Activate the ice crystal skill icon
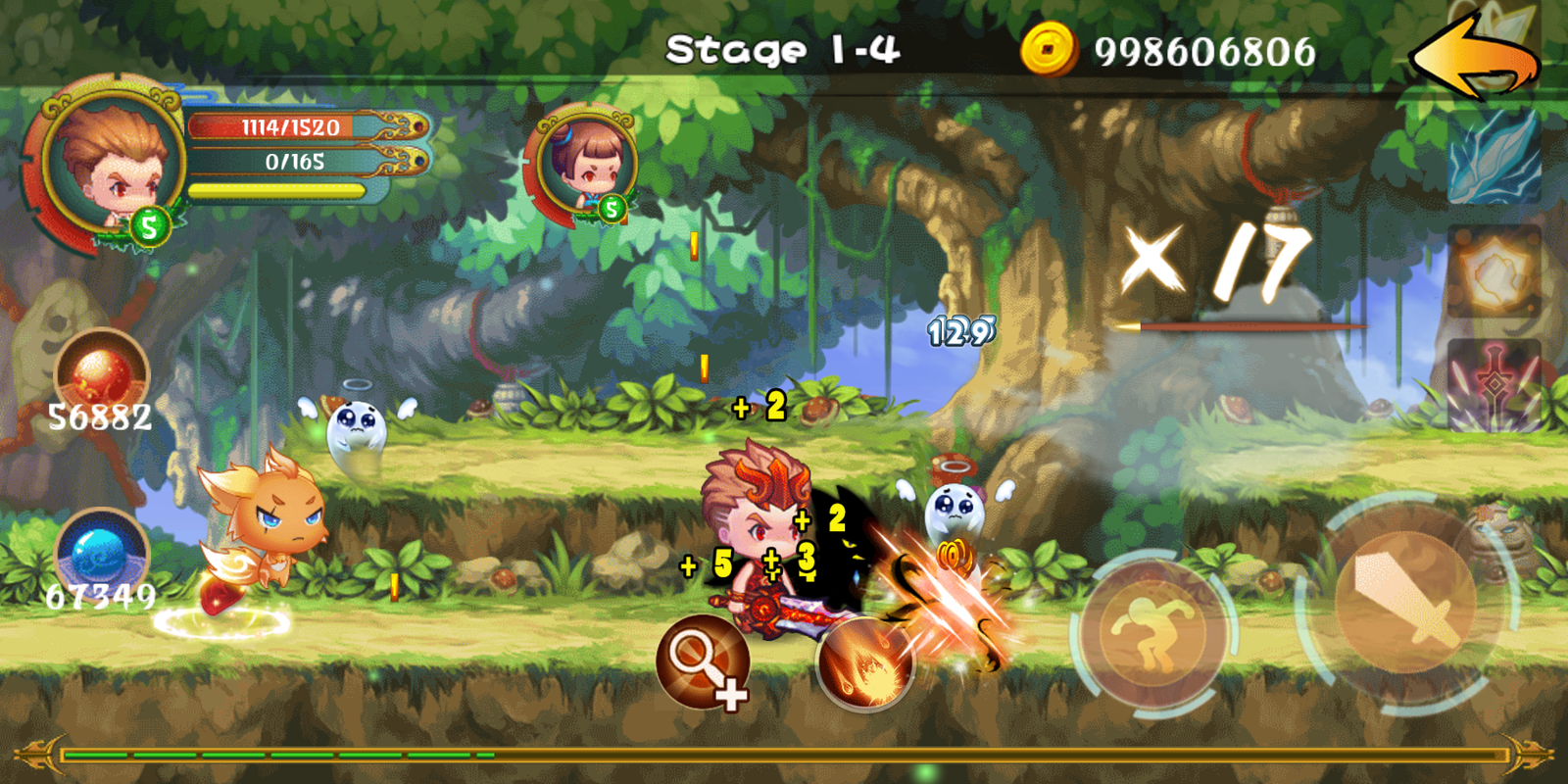This screenshot has width=1568, height=784. click(x=1494, y=157)
